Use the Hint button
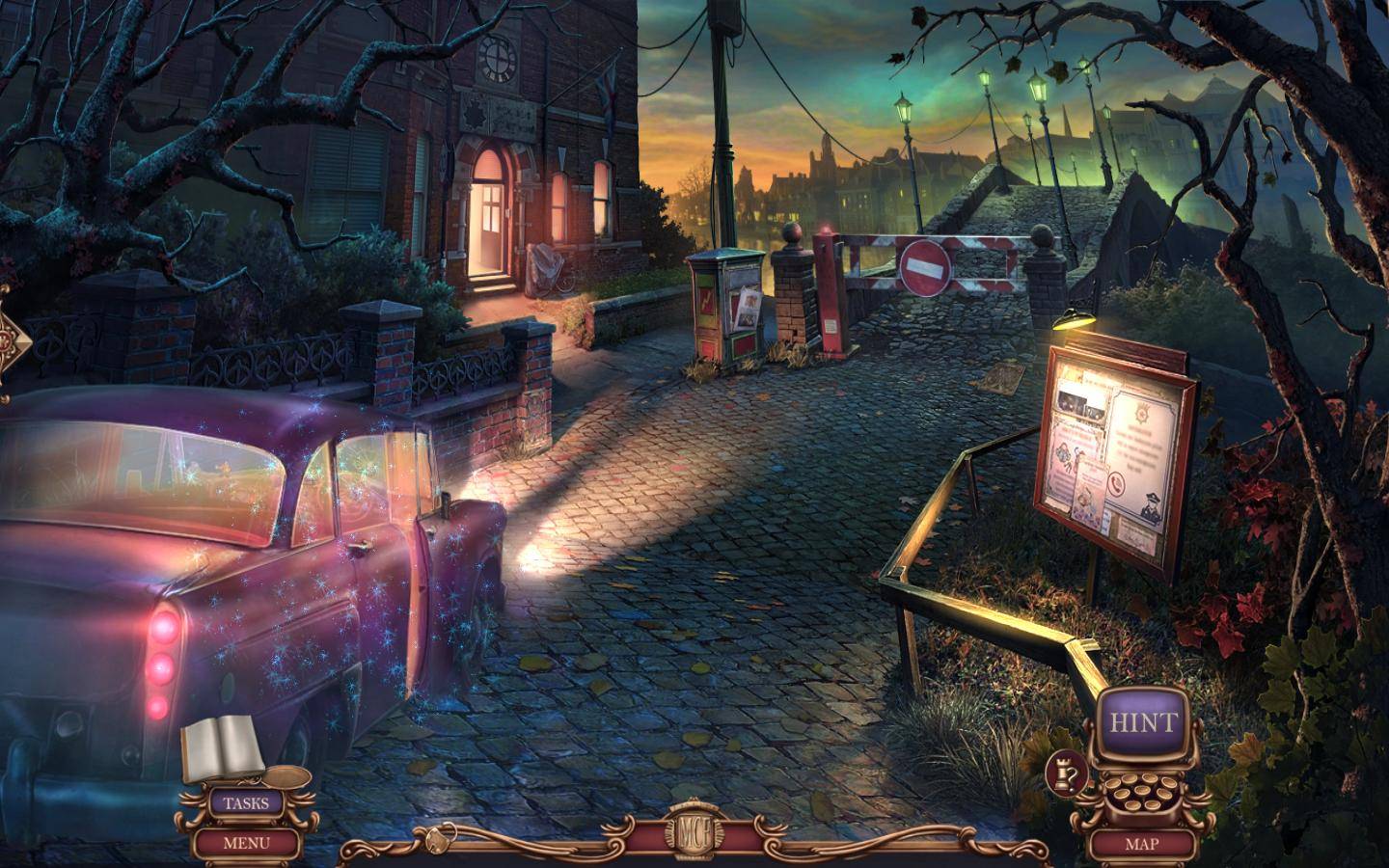1389x868 pixels. 1143,722
